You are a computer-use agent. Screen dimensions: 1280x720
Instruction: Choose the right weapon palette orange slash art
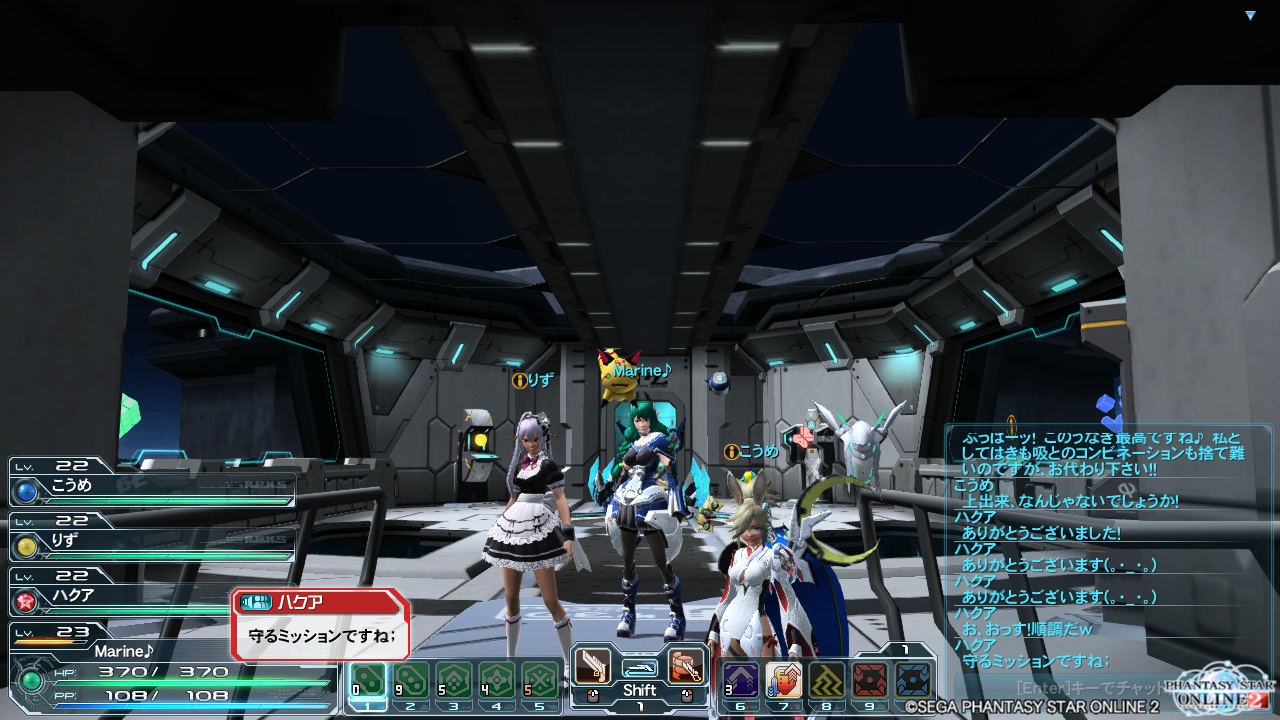[686, 666]
